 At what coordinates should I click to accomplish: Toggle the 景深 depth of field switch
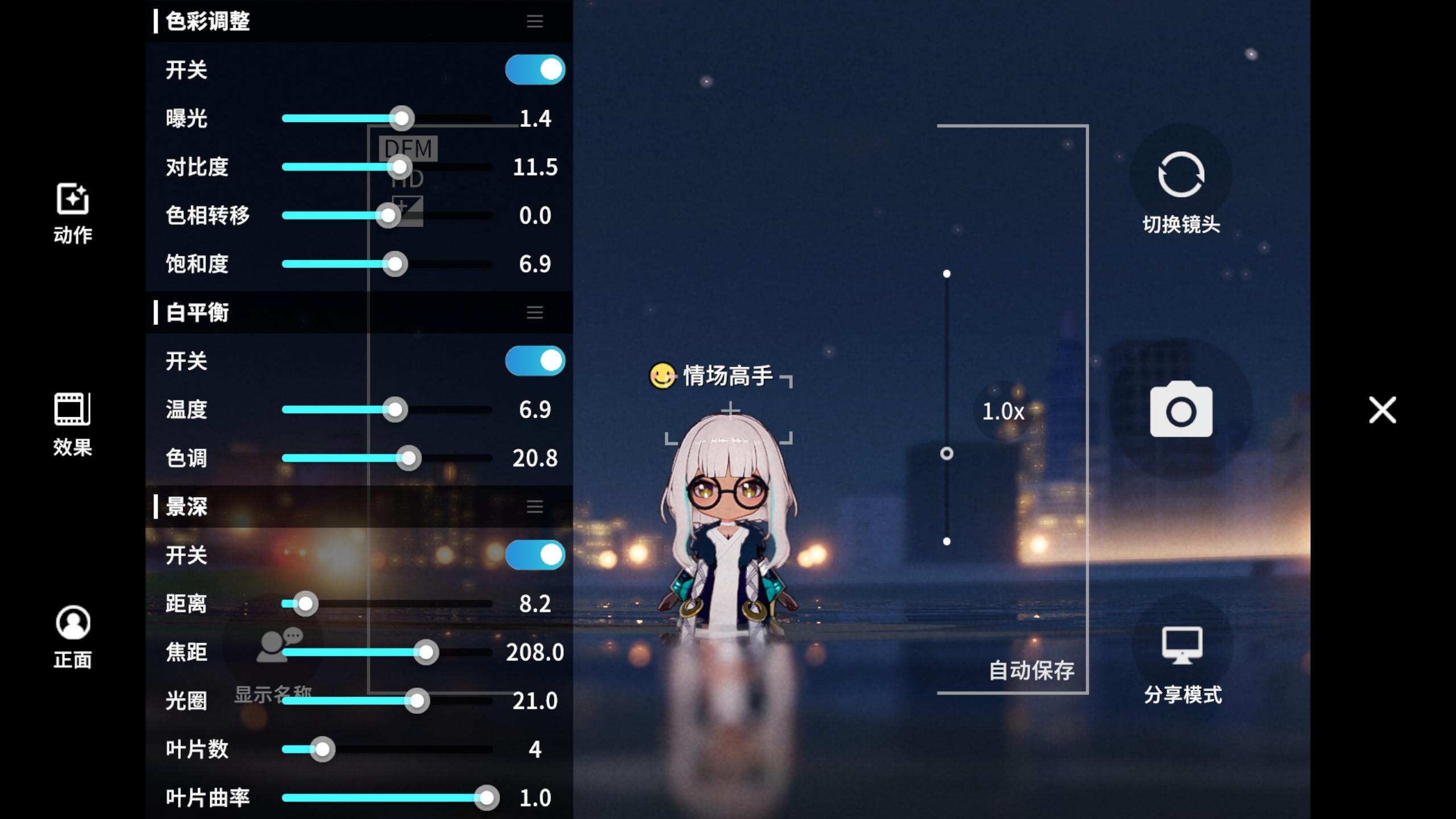pyautogui.click(x=535, y=555)
